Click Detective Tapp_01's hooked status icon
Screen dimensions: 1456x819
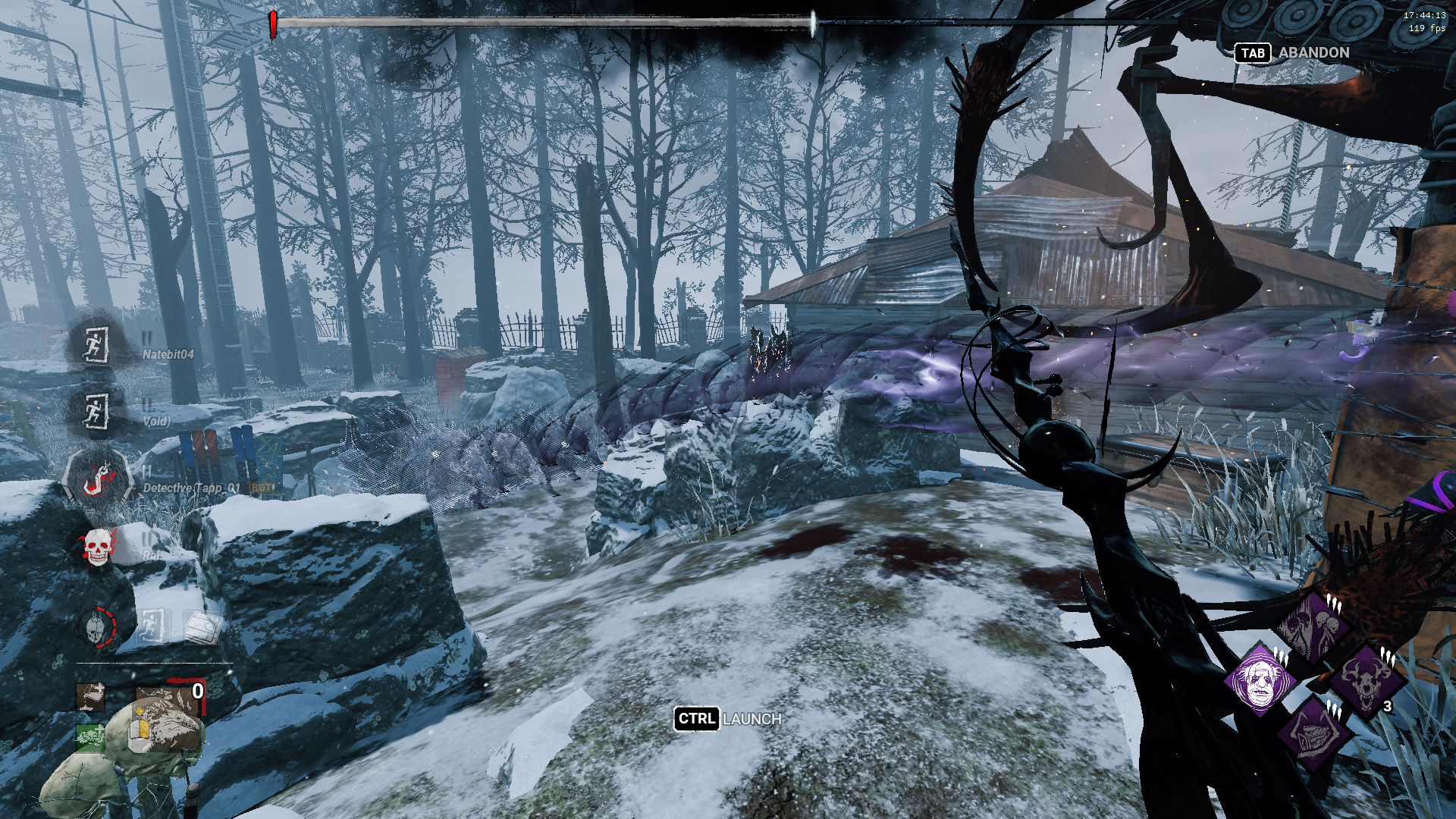click(x=97, y=478)
